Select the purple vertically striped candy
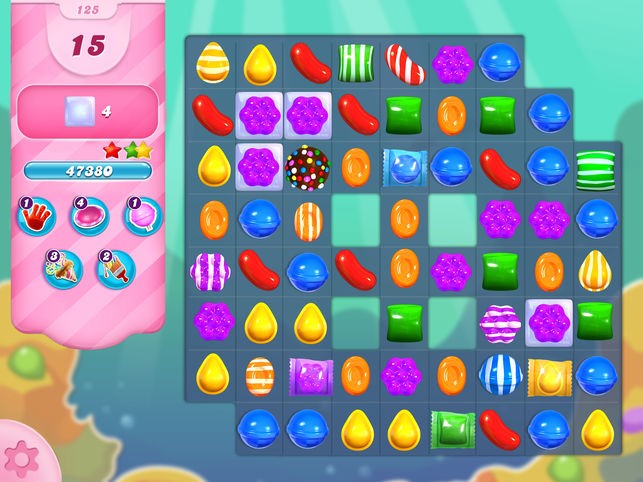This screenshot has width=643, height=482. [212, 270]
